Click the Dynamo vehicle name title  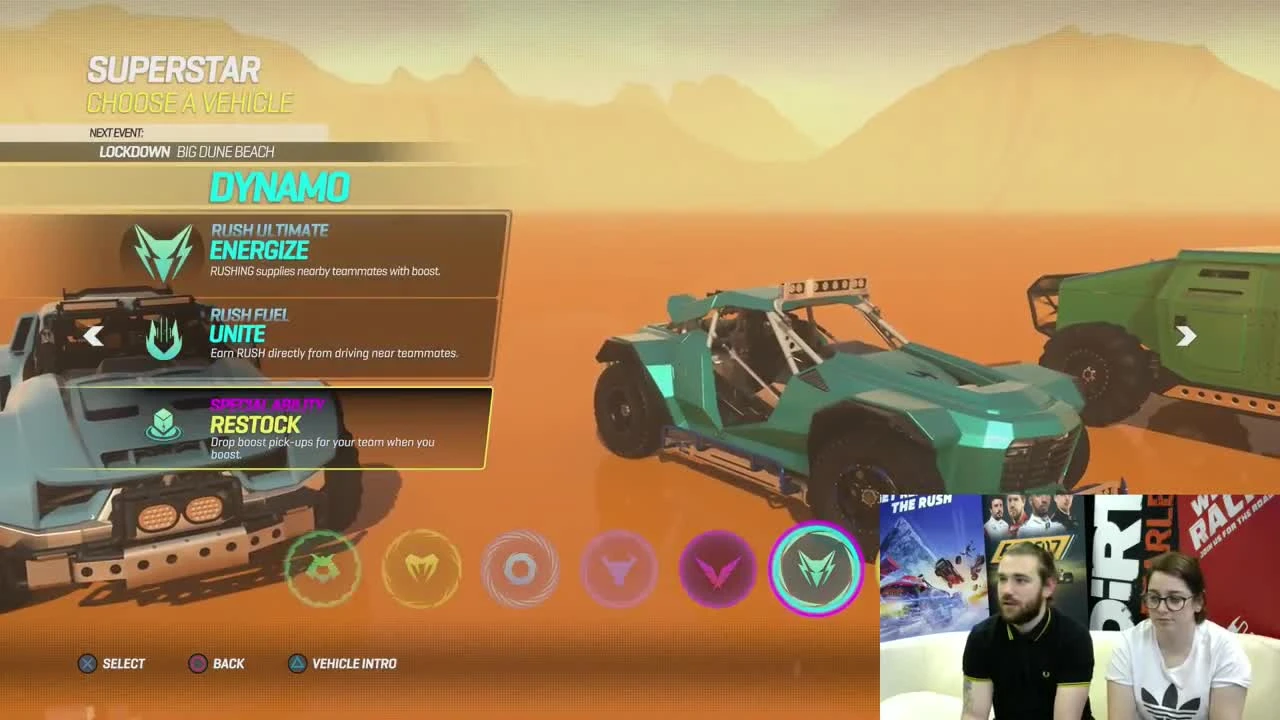280,188
